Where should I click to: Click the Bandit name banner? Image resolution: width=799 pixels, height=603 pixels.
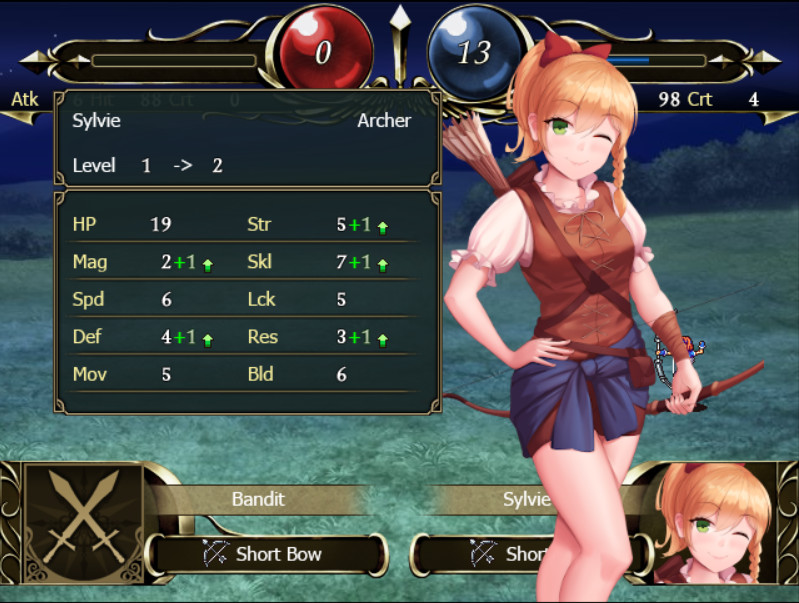pyautogui.click(x=259, y=499)
